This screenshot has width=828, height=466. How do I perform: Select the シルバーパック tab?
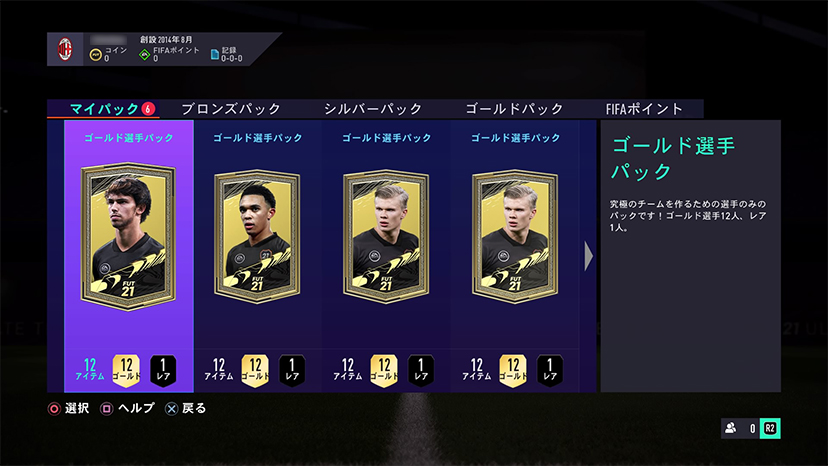[373, 109]
